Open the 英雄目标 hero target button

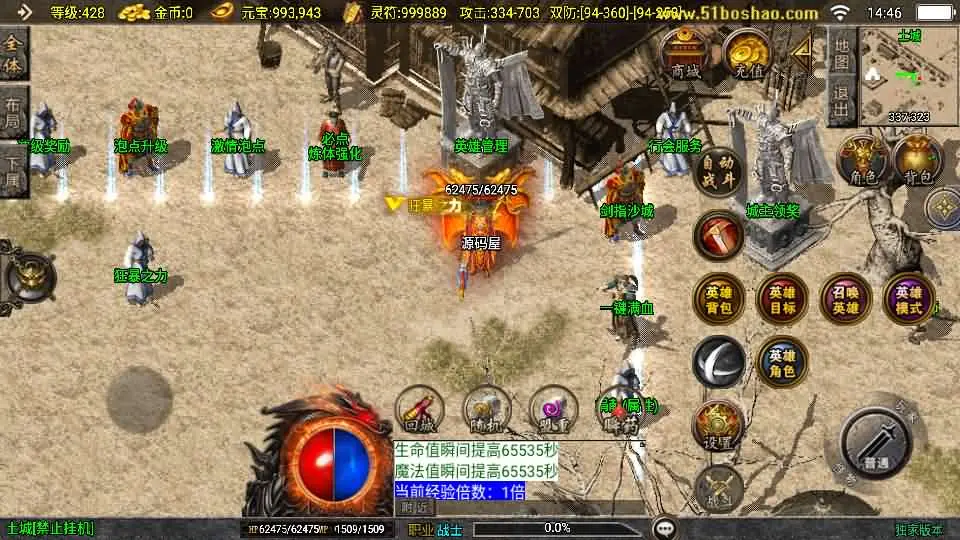[781, 299]
